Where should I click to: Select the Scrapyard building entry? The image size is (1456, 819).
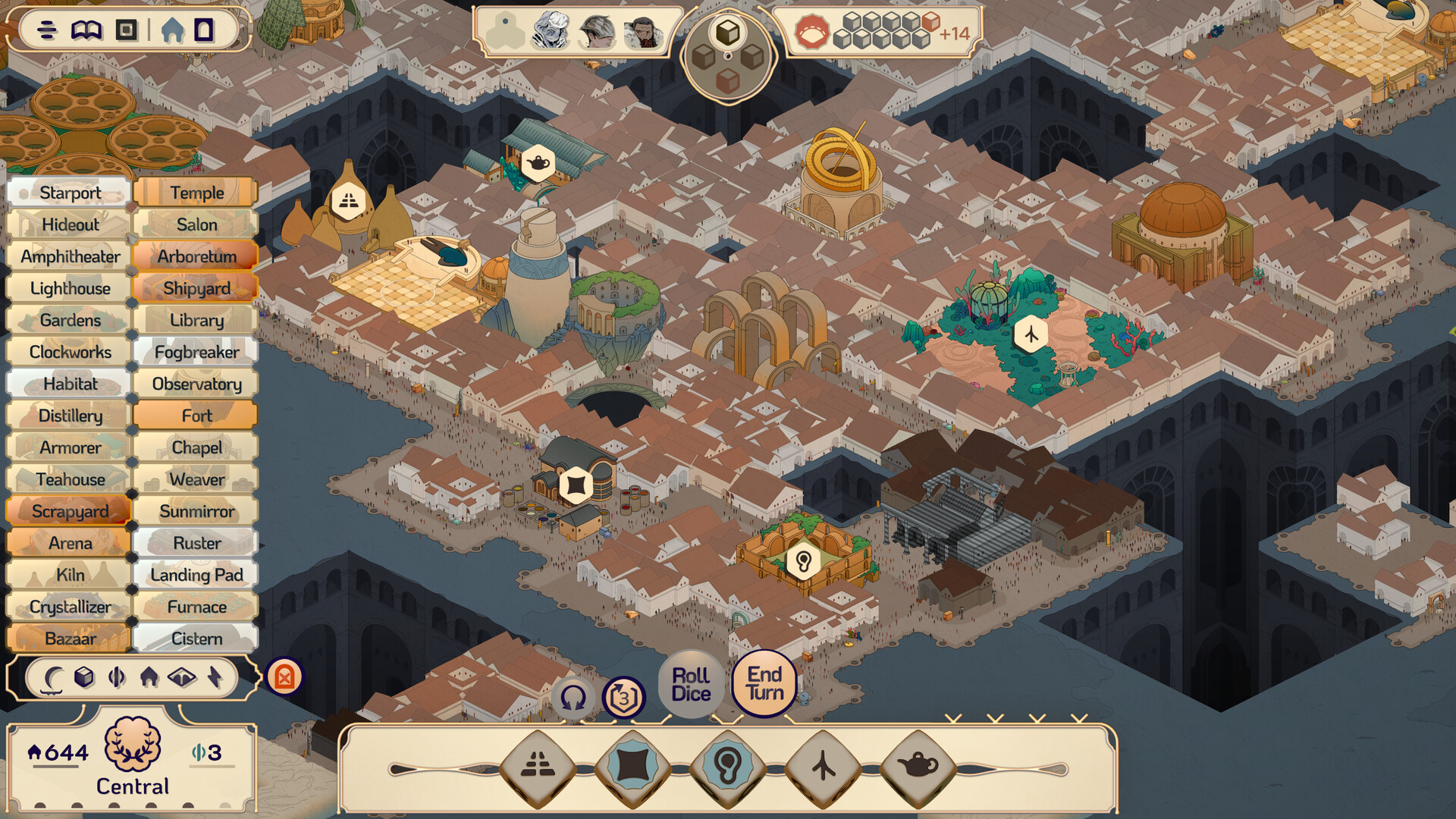click(x=70, y=511)
